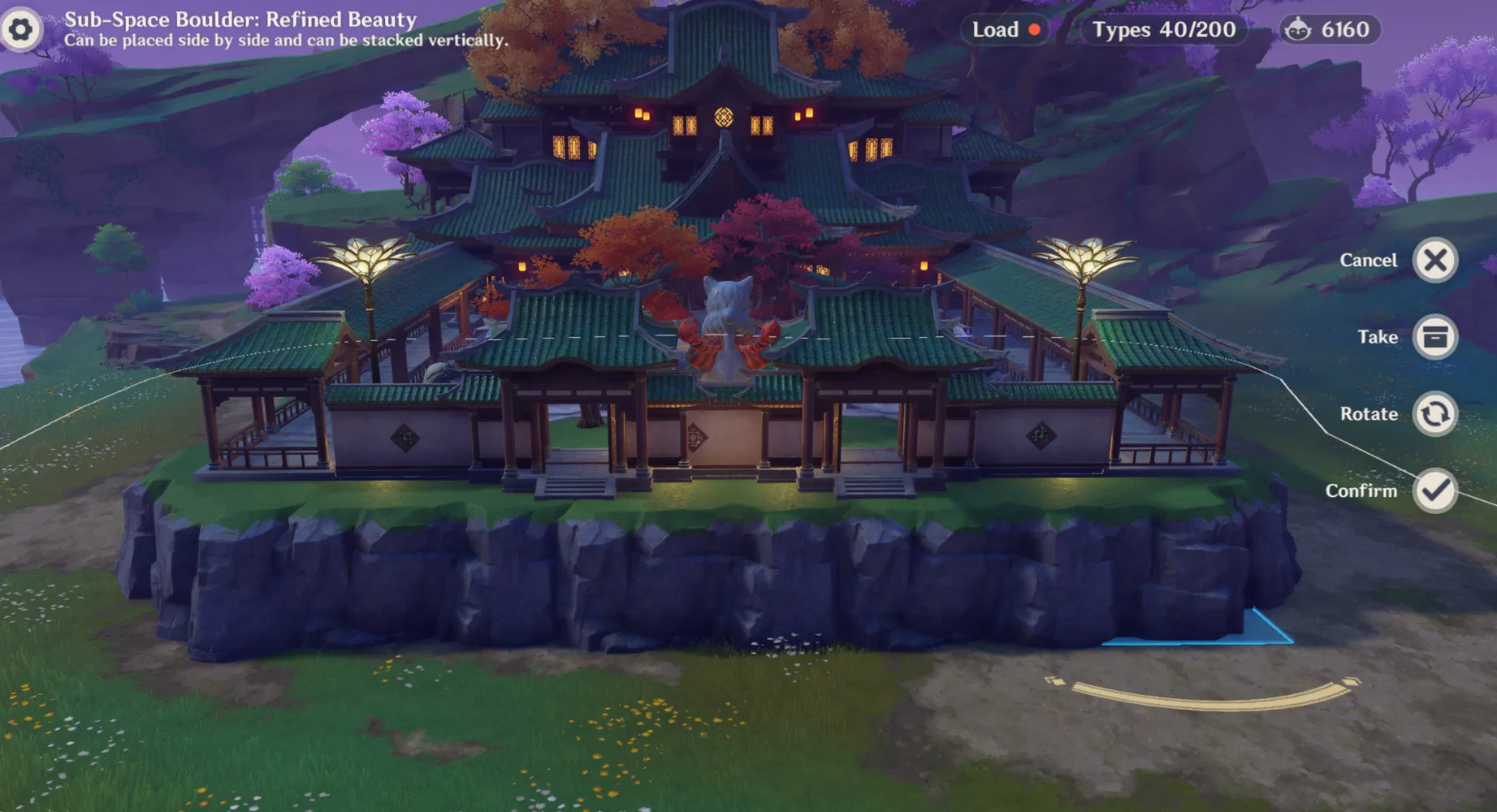1497x812 pixels.
Task: Click the stacking description text under the title
Action: [286, 39]
